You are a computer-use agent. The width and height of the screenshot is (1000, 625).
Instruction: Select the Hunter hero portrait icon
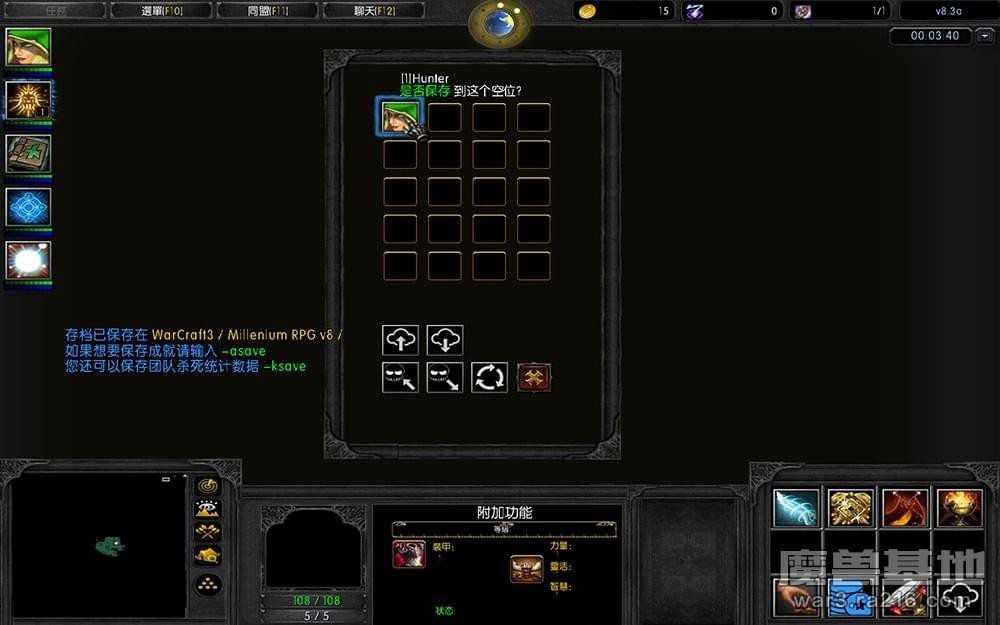[28, 48]
